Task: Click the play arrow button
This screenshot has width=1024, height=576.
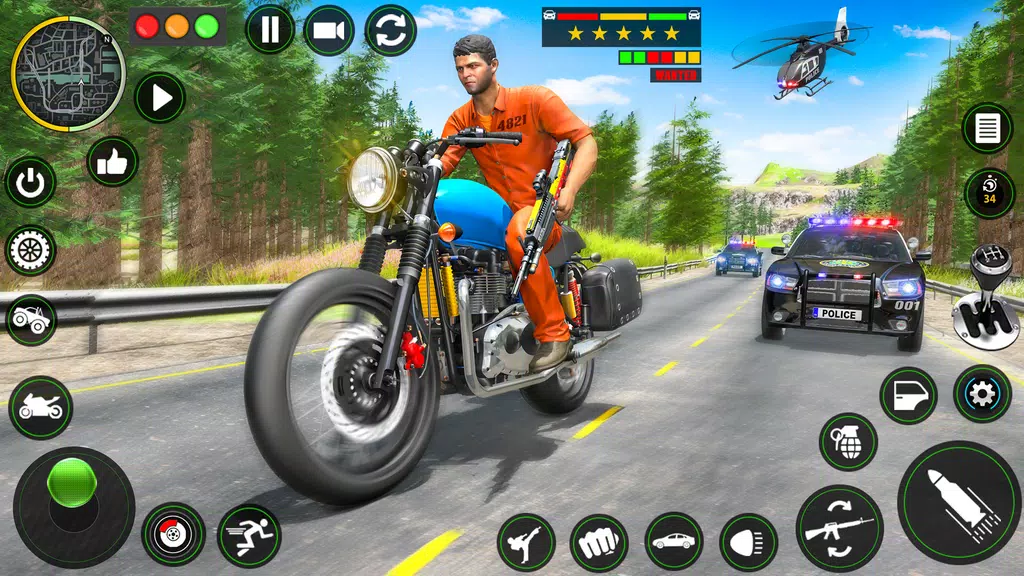Action: point(160,98)
